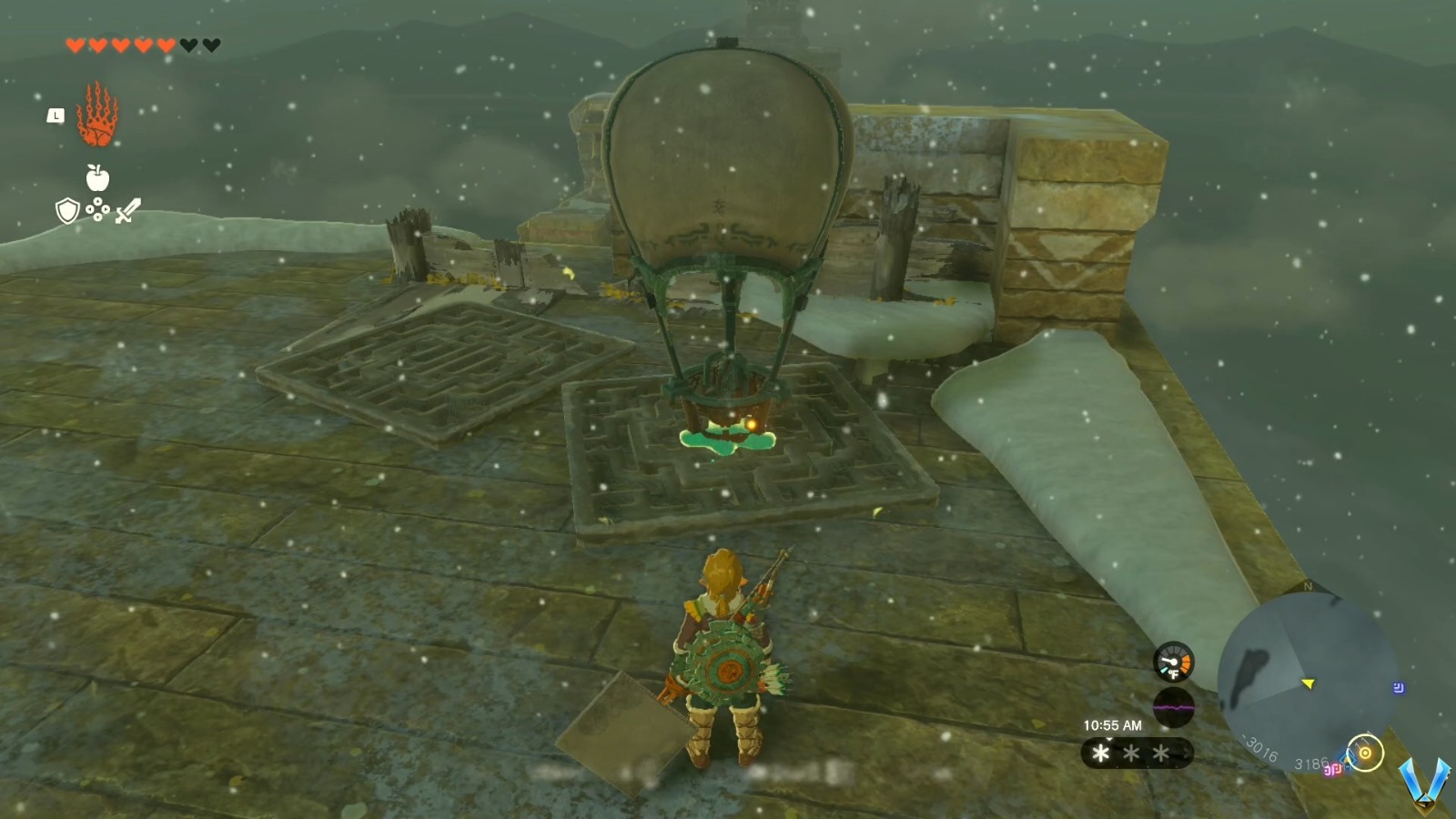This screenshot has width=1456, height=819.
Task: Click the -3016 altitude readout
Action: (1258, 747)
